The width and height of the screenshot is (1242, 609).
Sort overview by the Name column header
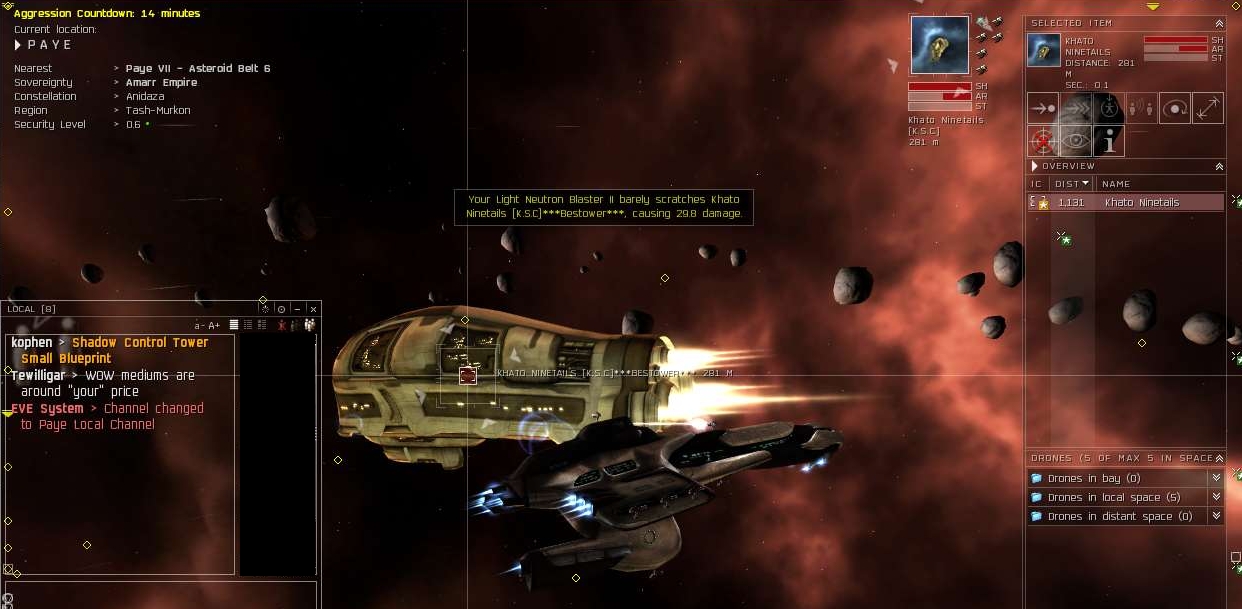1115,184
